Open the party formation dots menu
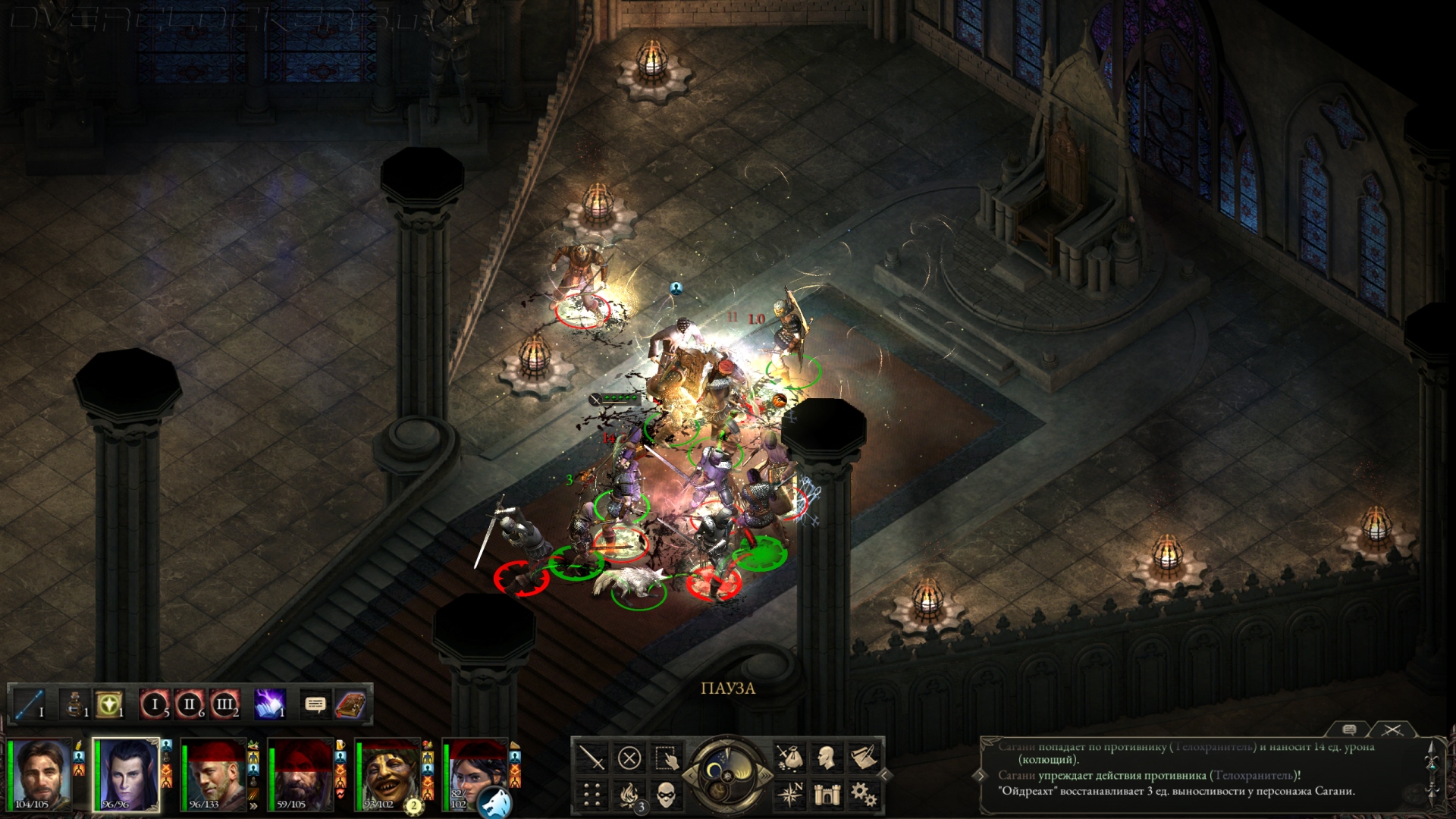This screenshot has height=819, width=1456. point(591,794)
